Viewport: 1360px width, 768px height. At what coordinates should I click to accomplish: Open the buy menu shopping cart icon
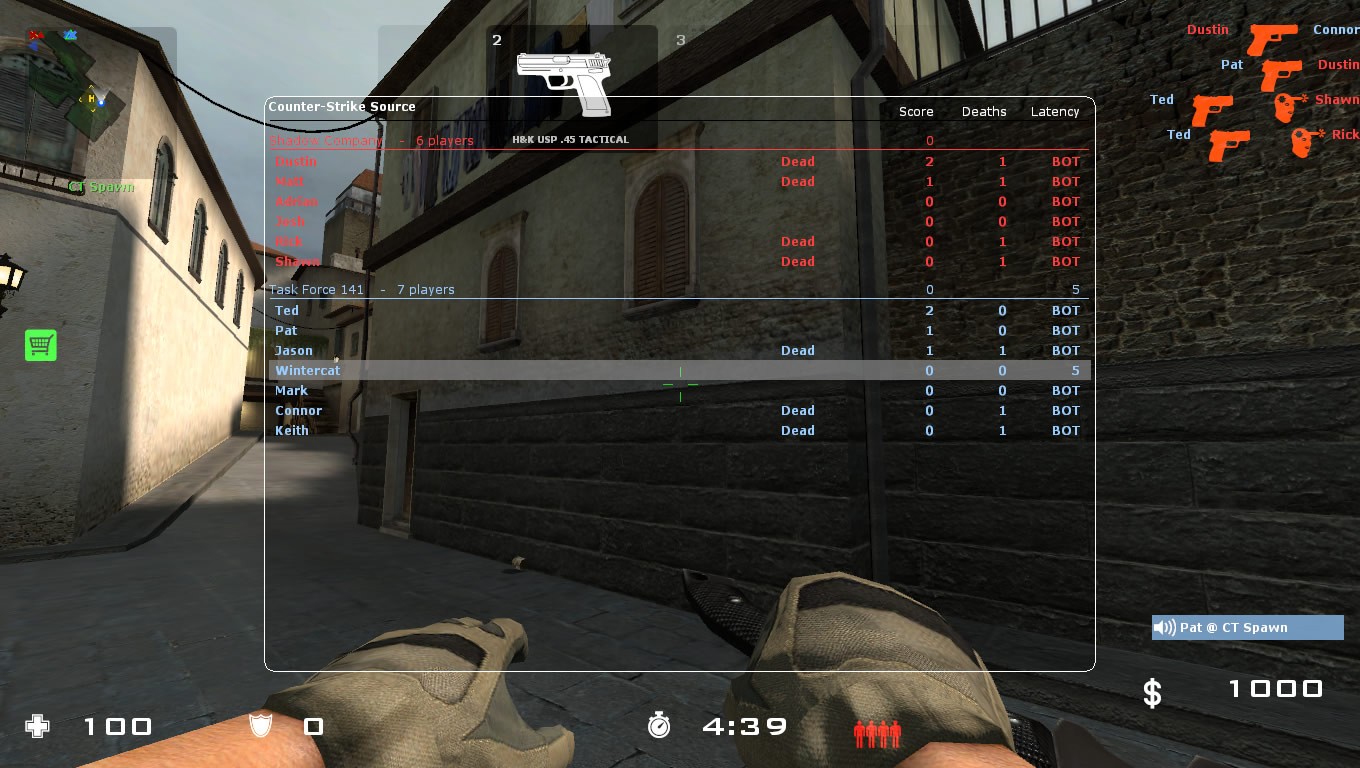point(40,344)
